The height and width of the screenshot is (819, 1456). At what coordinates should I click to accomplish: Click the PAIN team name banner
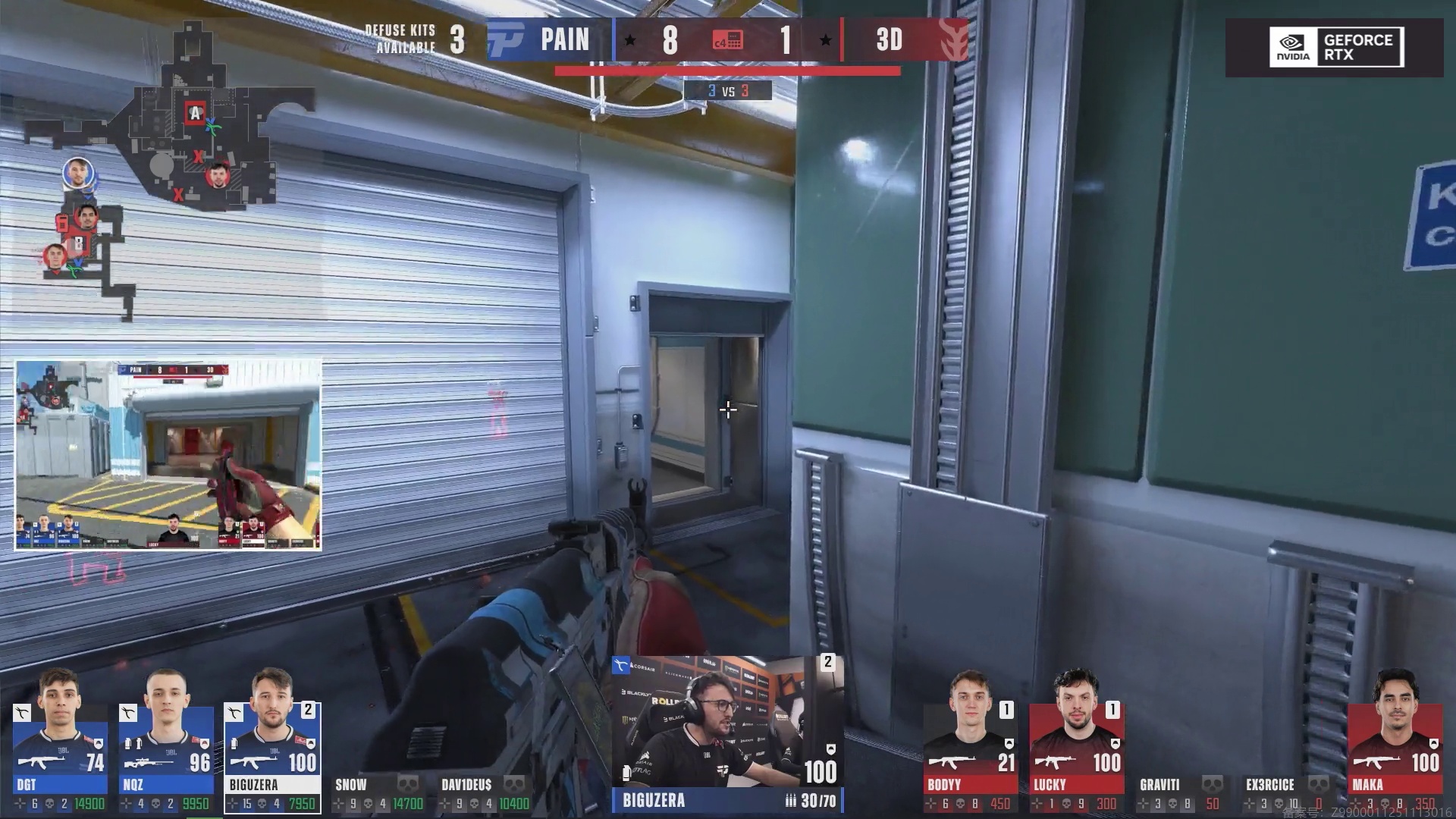pyautogui.click(x=564, y=39)
